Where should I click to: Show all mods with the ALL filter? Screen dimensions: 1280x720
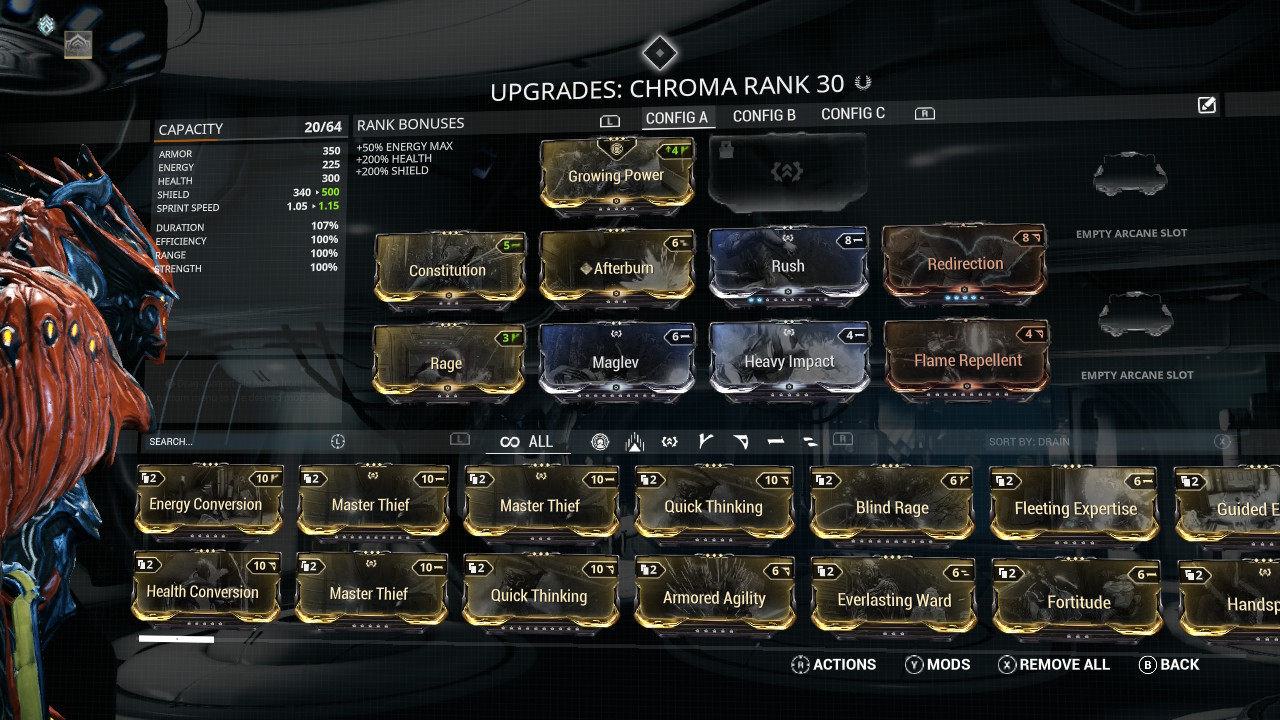[x=527, y=442]
